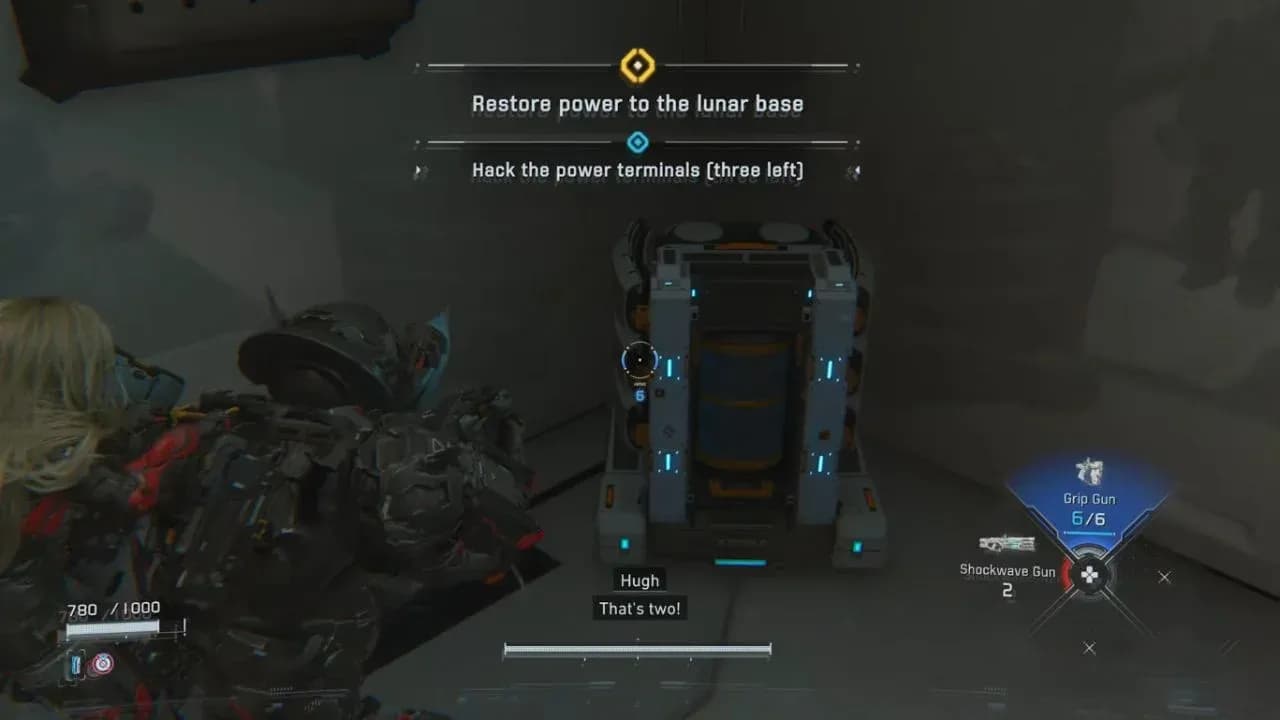The height and width of the screenshot is (720, 1280).
Task: Toggle the empty right weapon slot X marker
Action: 1163,577
